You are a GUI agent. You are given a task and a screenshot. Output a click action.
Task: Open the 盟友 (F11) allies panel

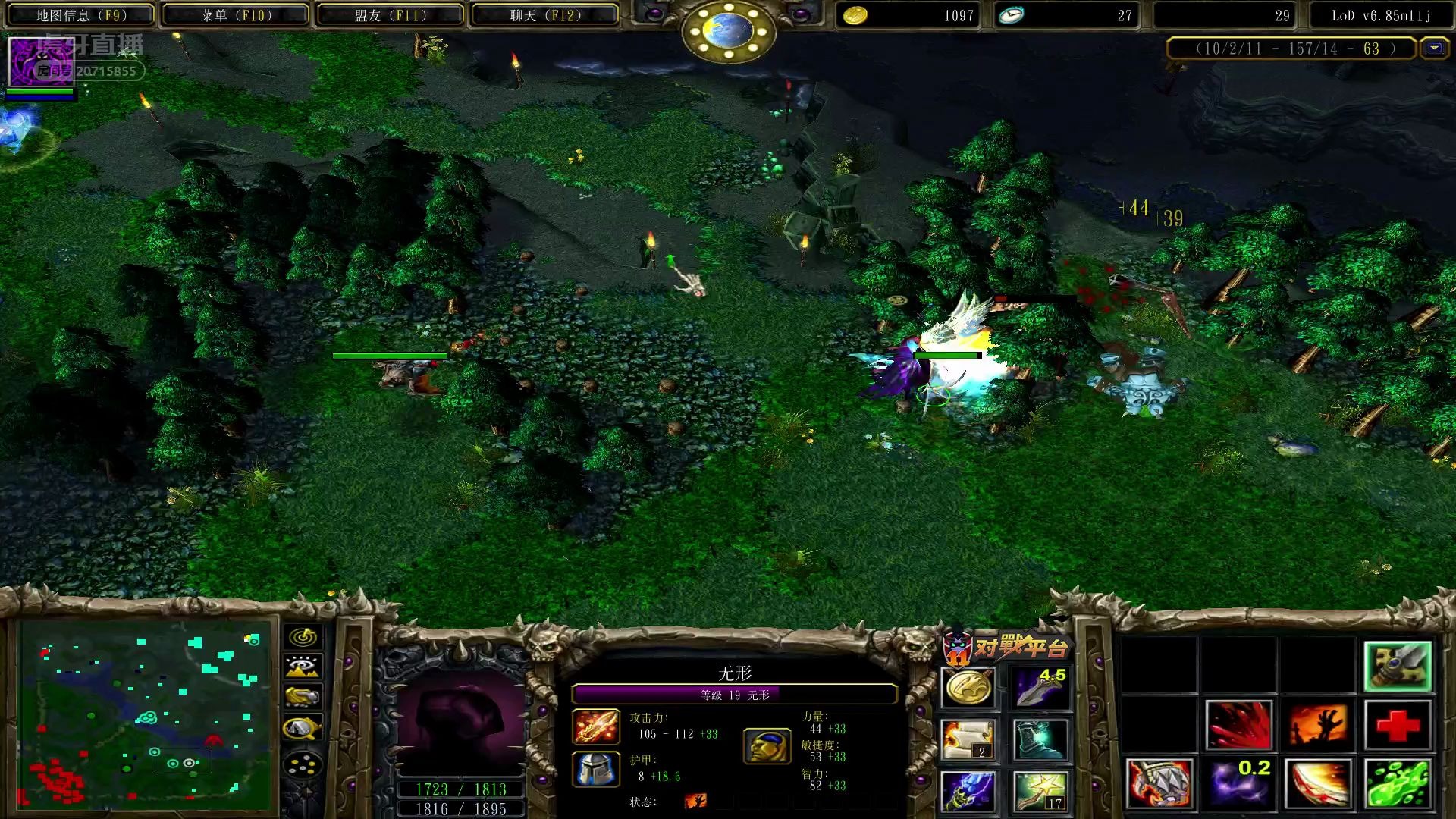(x=391, y=15)
